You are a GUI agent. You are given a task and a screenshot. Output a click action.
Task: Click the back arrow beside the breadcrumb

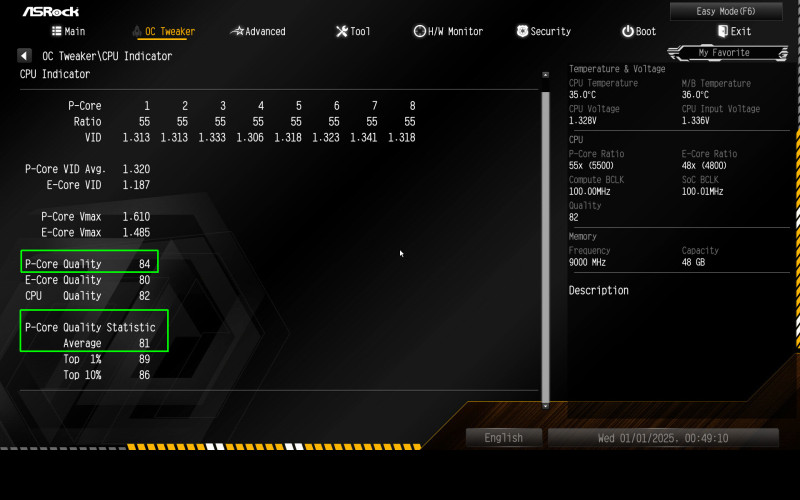pos(24,56)
